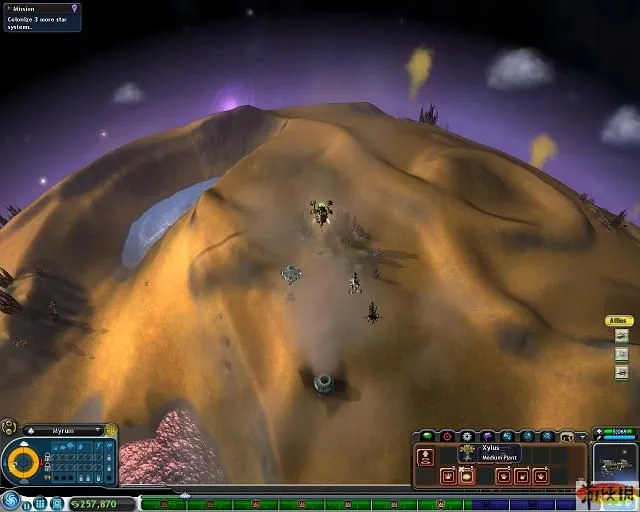Expand the tool panel arrow dropdown

[584, 436]
